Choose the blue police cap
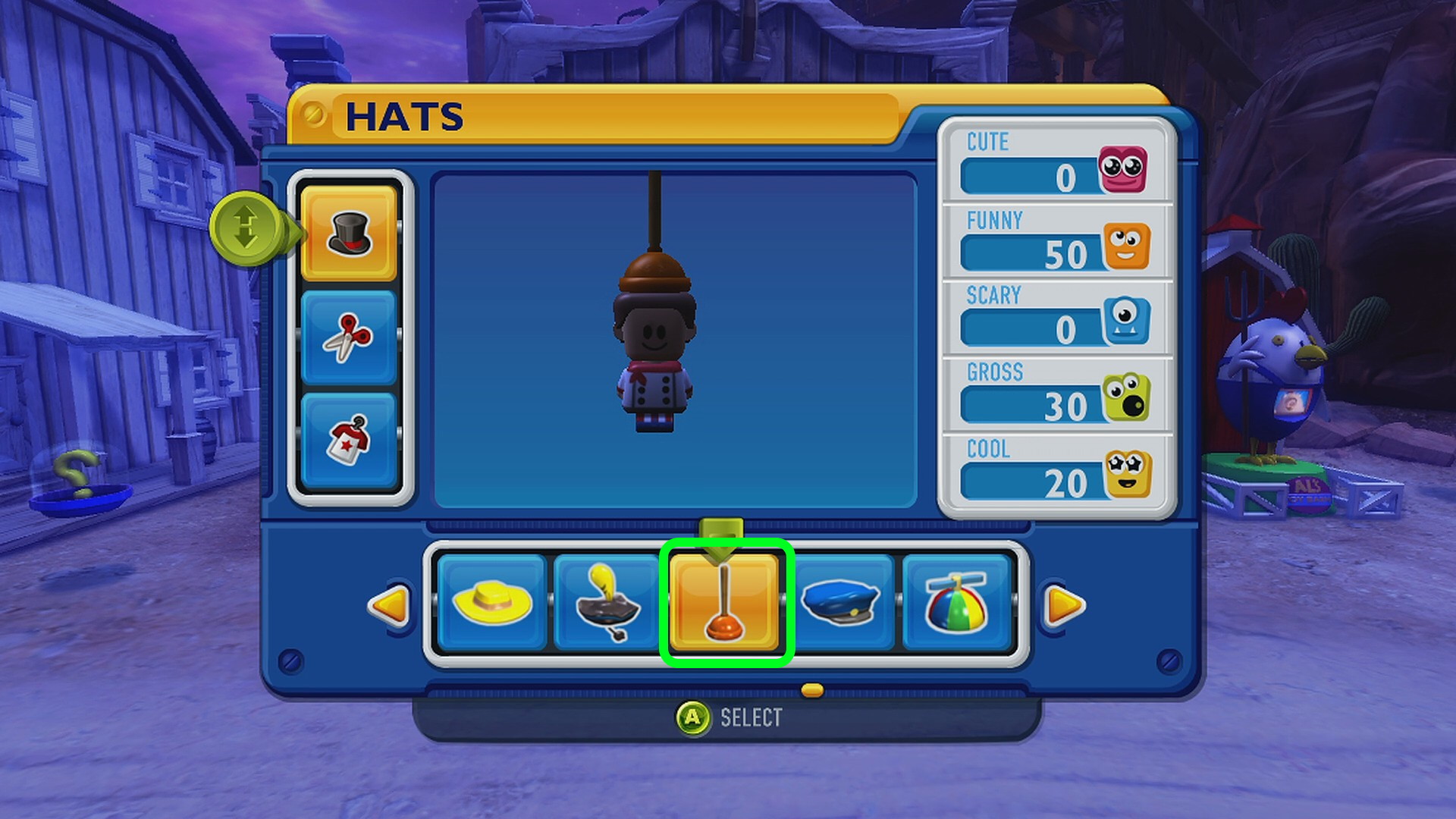The image size is (1456, 819). tap(841, 603)
